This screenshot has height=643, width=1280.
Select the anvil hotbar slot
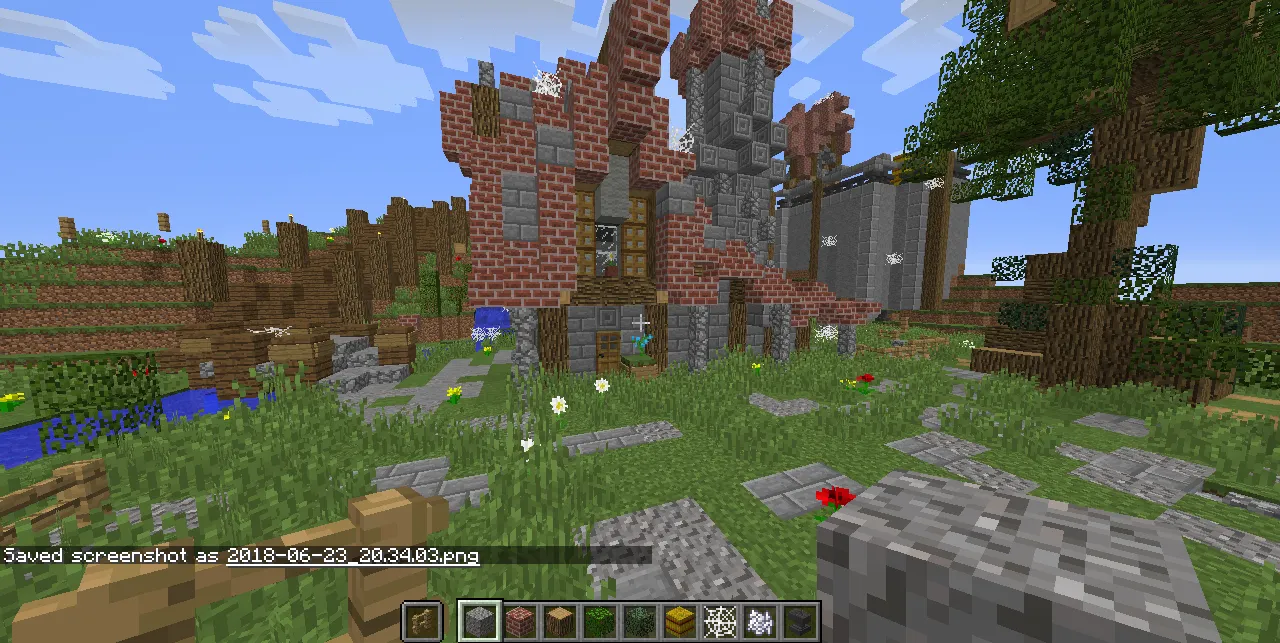[x=799, y=621]
